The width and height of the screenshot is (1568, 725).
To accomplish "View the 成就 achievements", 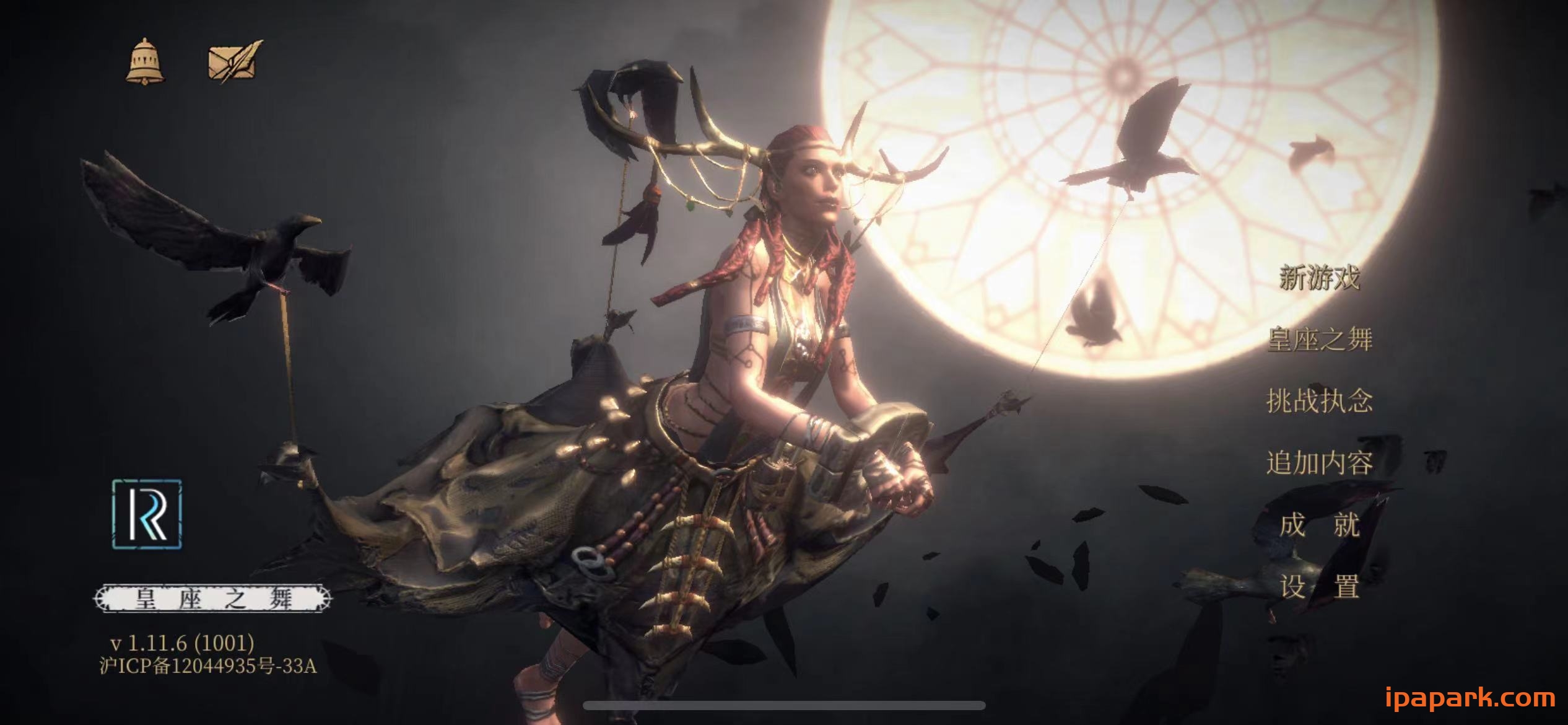I will pyautogui.click(x=1320, y=525).
